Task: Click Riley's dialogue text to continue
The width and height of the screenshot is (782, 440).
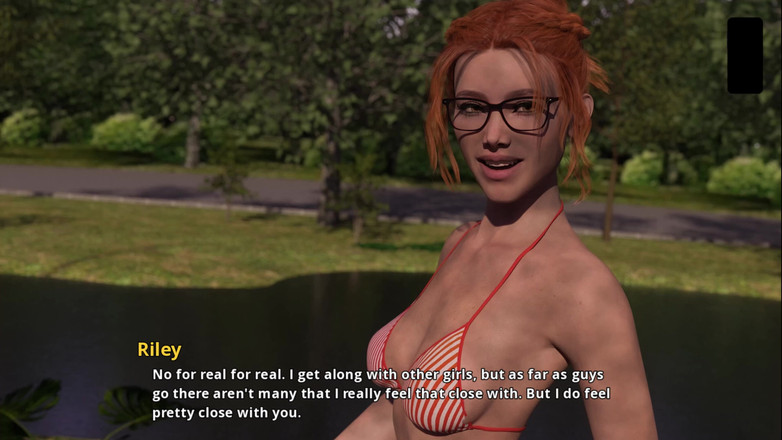Action: pos(380,393)
